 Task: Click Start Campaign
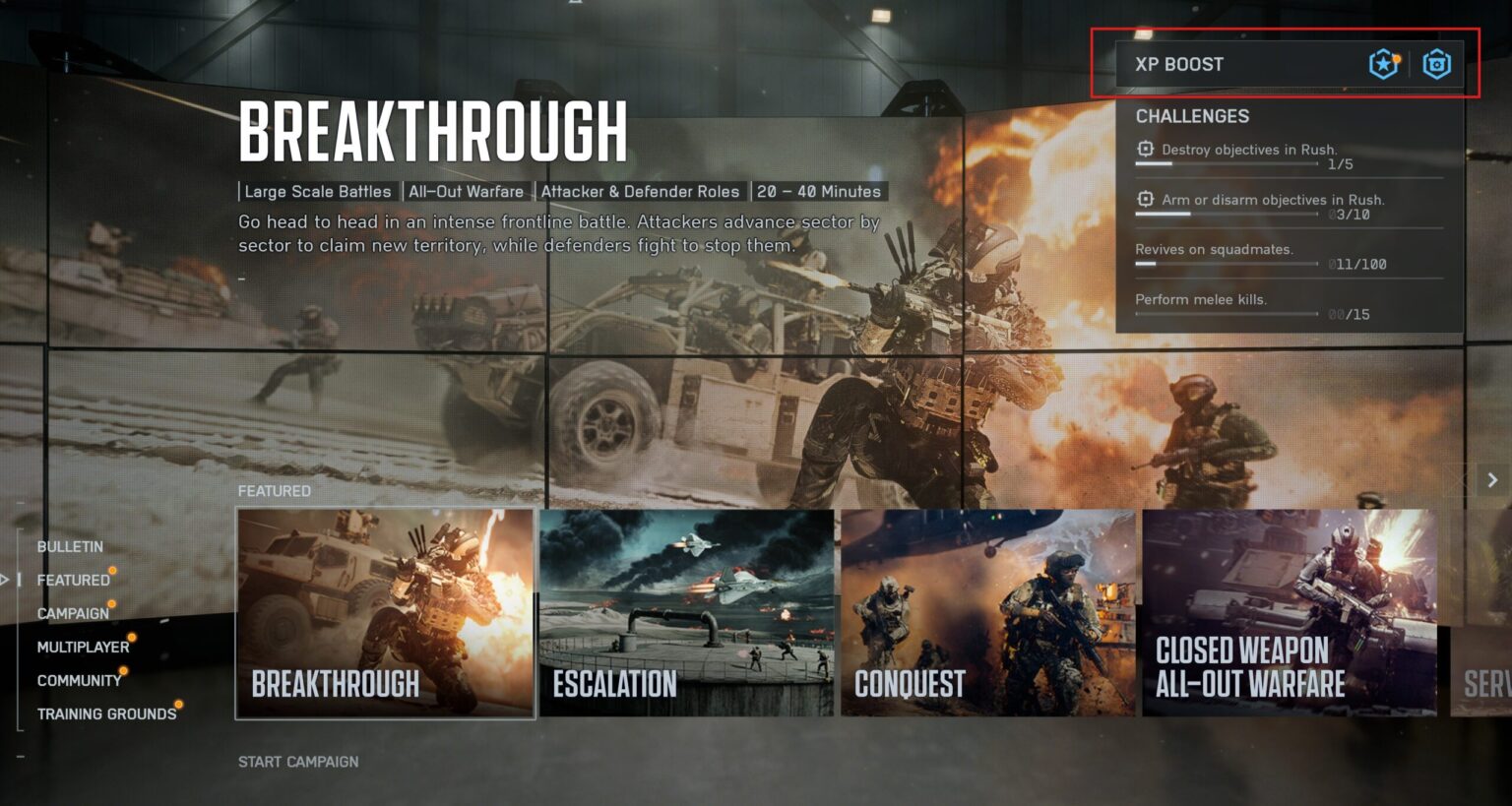297,761
